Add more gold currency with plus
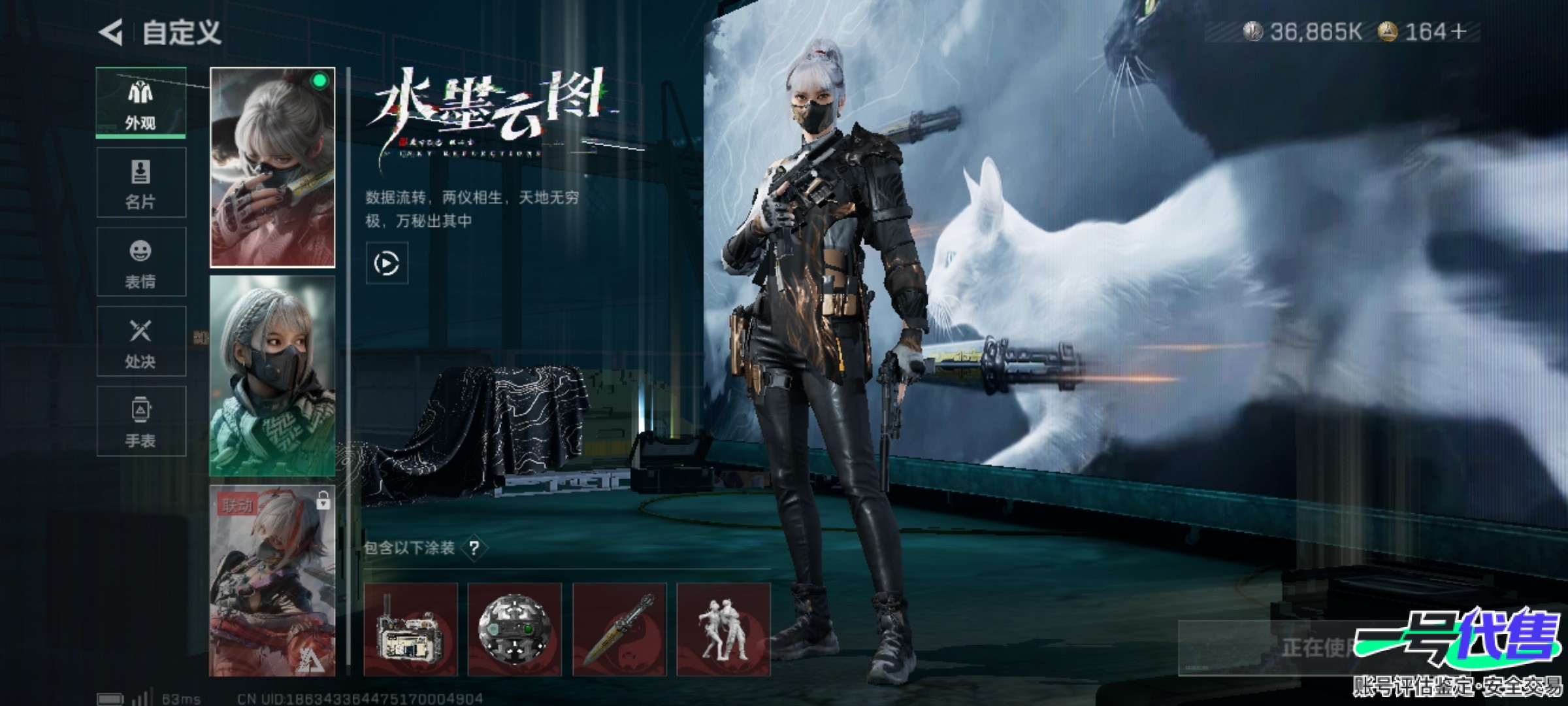Image resolution: width=1568 pixels, height=706 pixels. click(x=1458, y=31)
